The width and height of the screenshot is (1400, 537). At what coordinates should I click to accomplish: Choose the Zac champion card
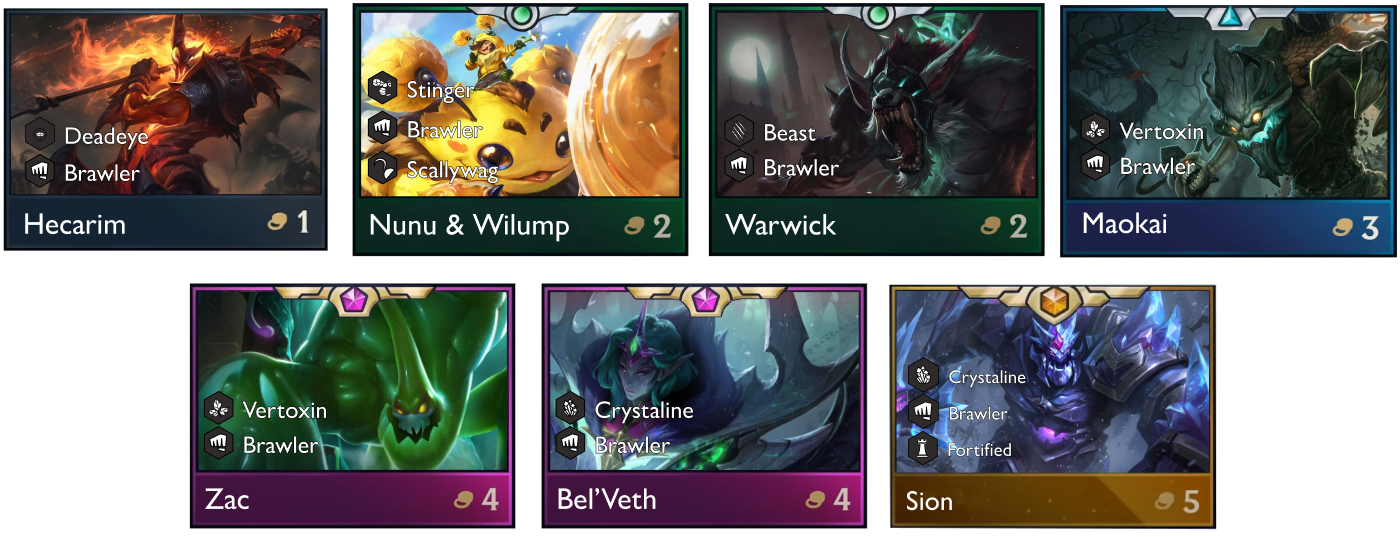pyautogui.click(x=352, y=405)
